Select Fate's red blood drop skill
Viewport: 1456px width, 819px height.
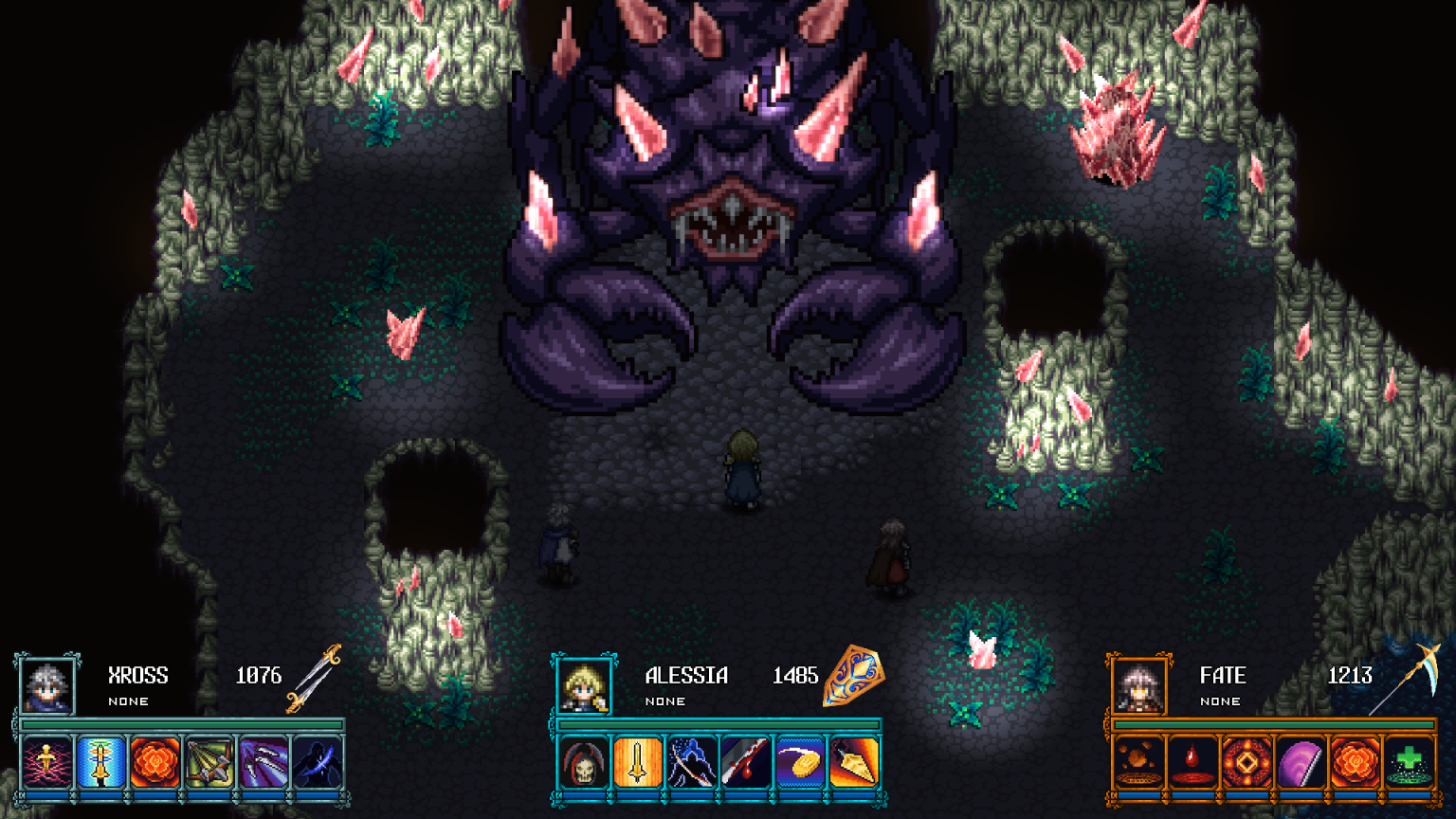point(1192,763)
